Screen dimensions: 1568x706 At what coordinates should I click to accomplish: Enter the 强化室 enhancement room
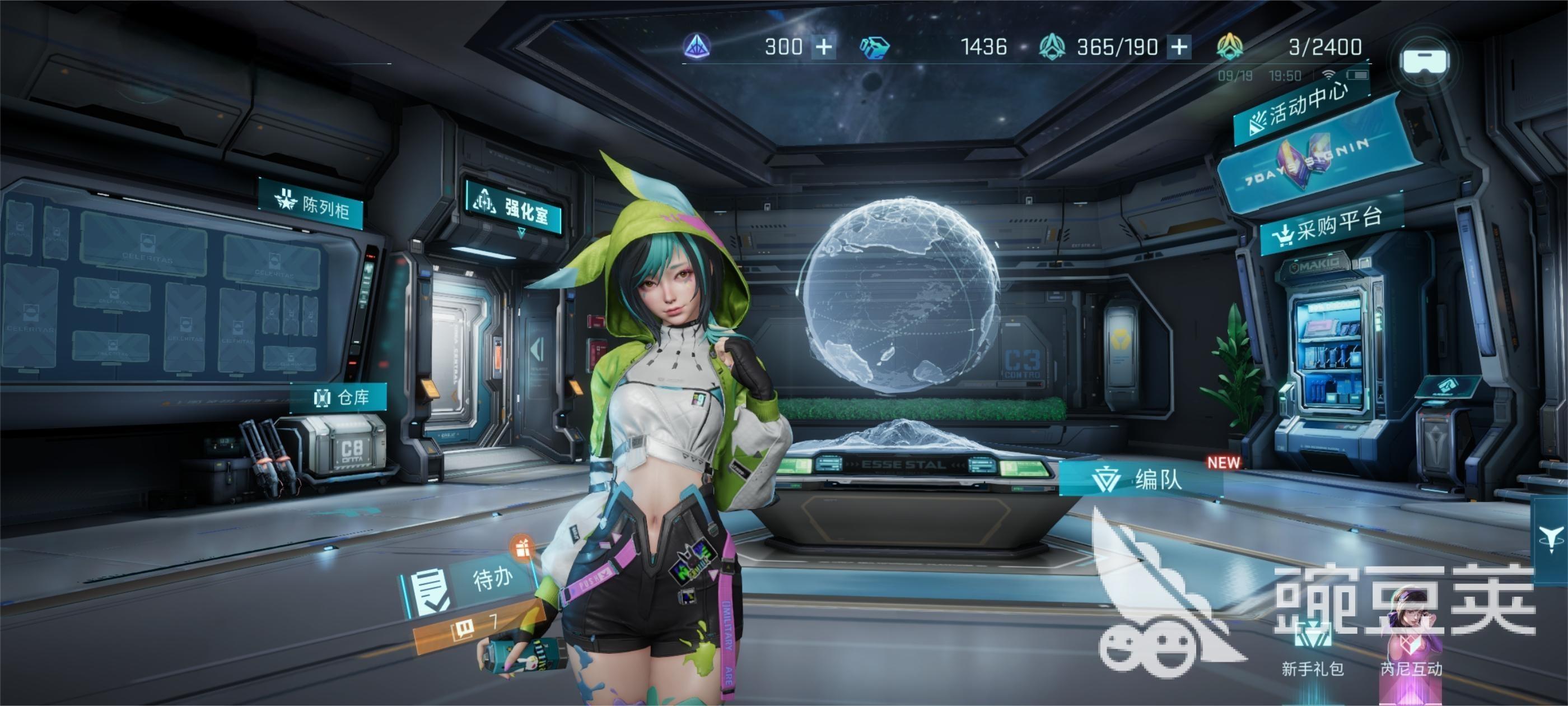[513, 207]
